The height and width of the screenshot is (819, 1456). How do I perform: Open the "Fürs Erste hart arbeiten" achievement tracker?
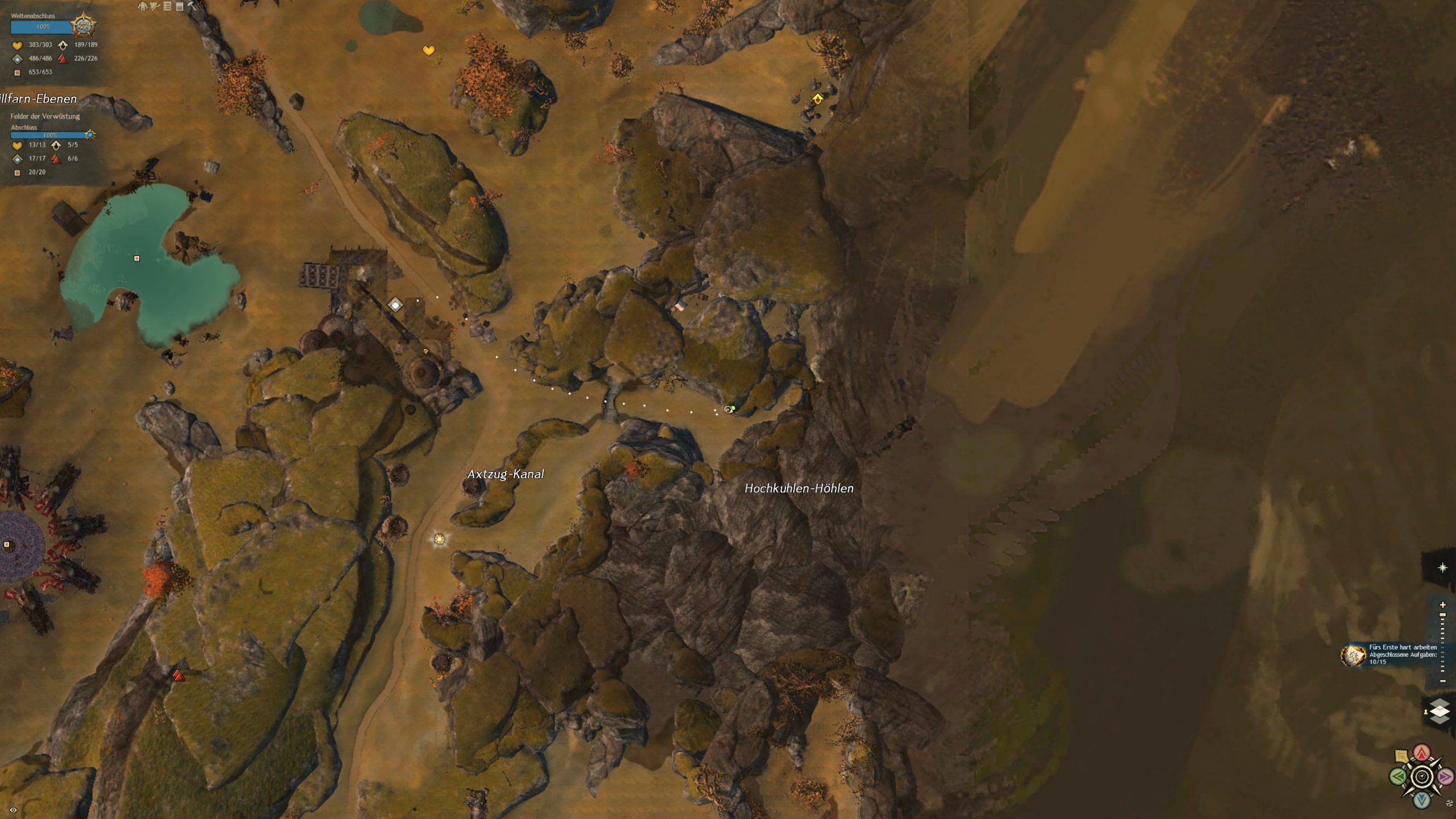coord(1354,655)
